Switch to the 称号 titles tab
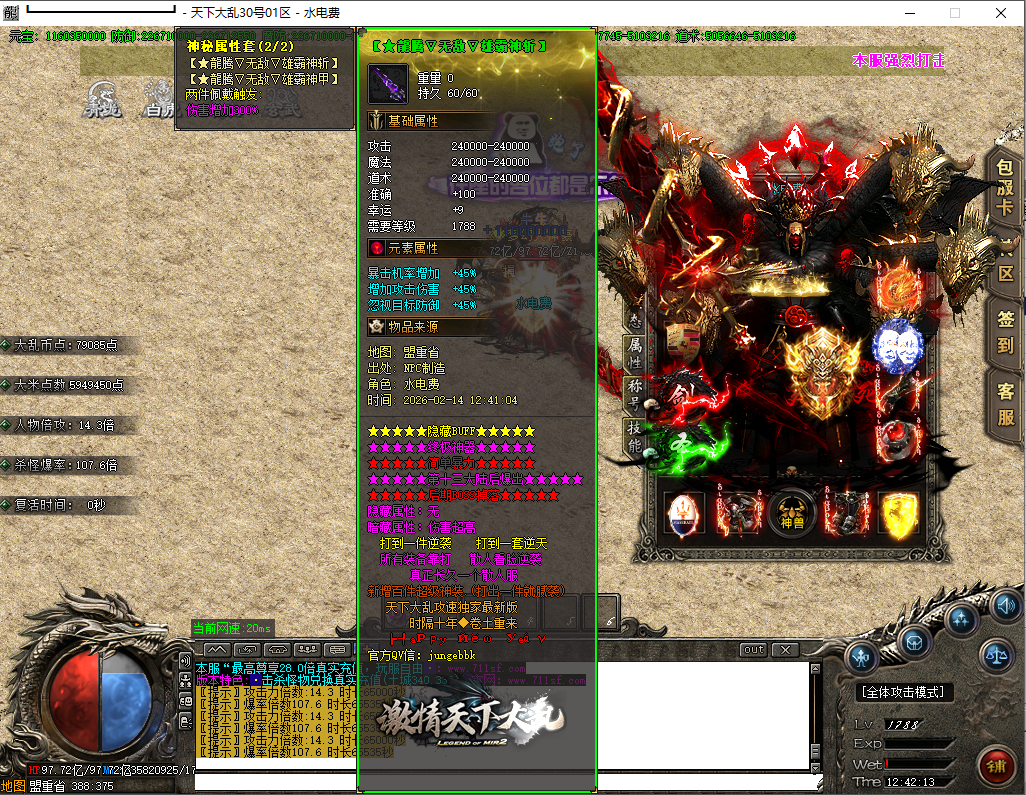The image size is (1026, 795). pyautogui.click(x=634, y=394)
